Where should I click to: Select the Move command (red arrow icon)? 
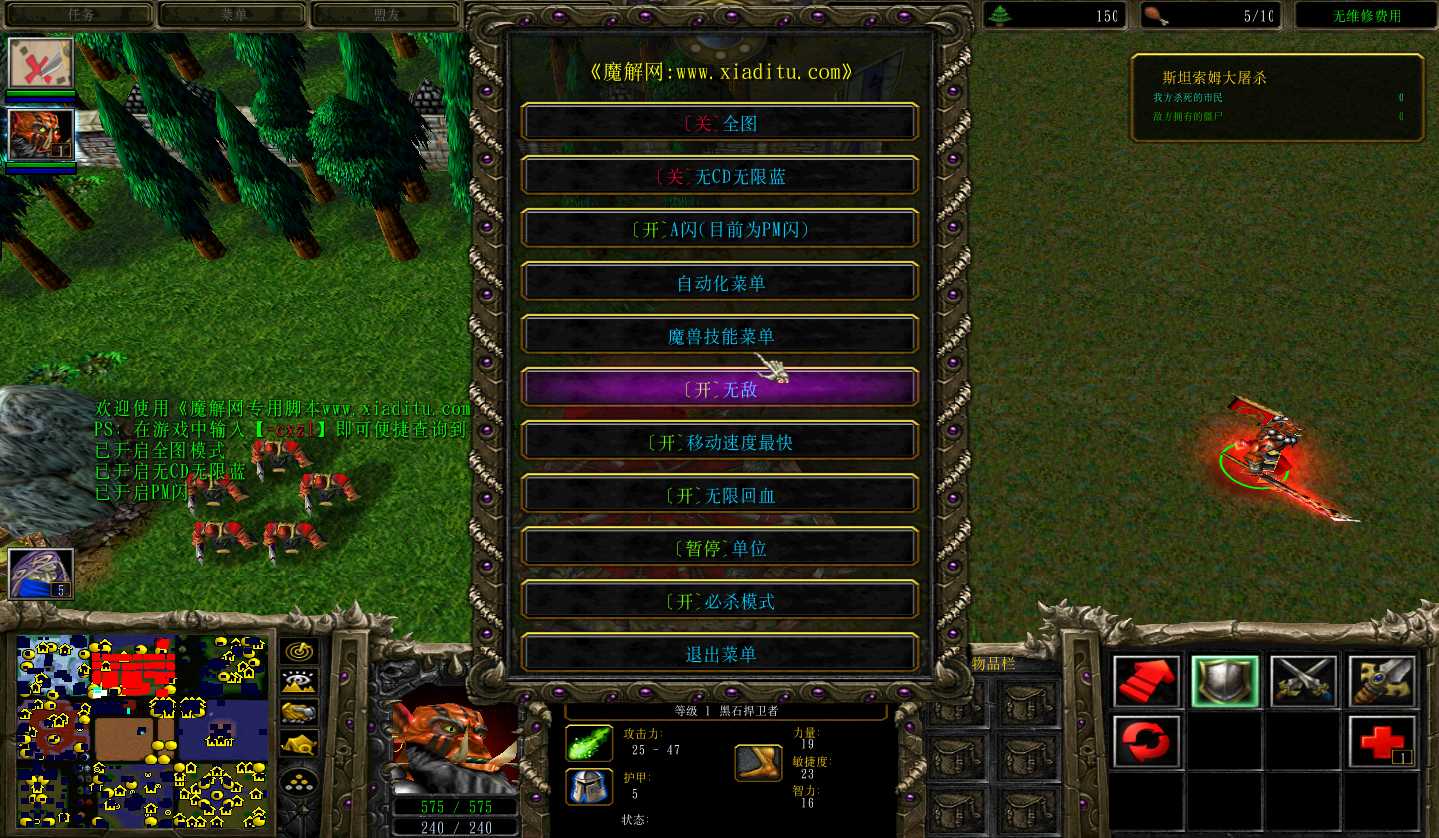pyautogui.click(x=1145, y=680)
